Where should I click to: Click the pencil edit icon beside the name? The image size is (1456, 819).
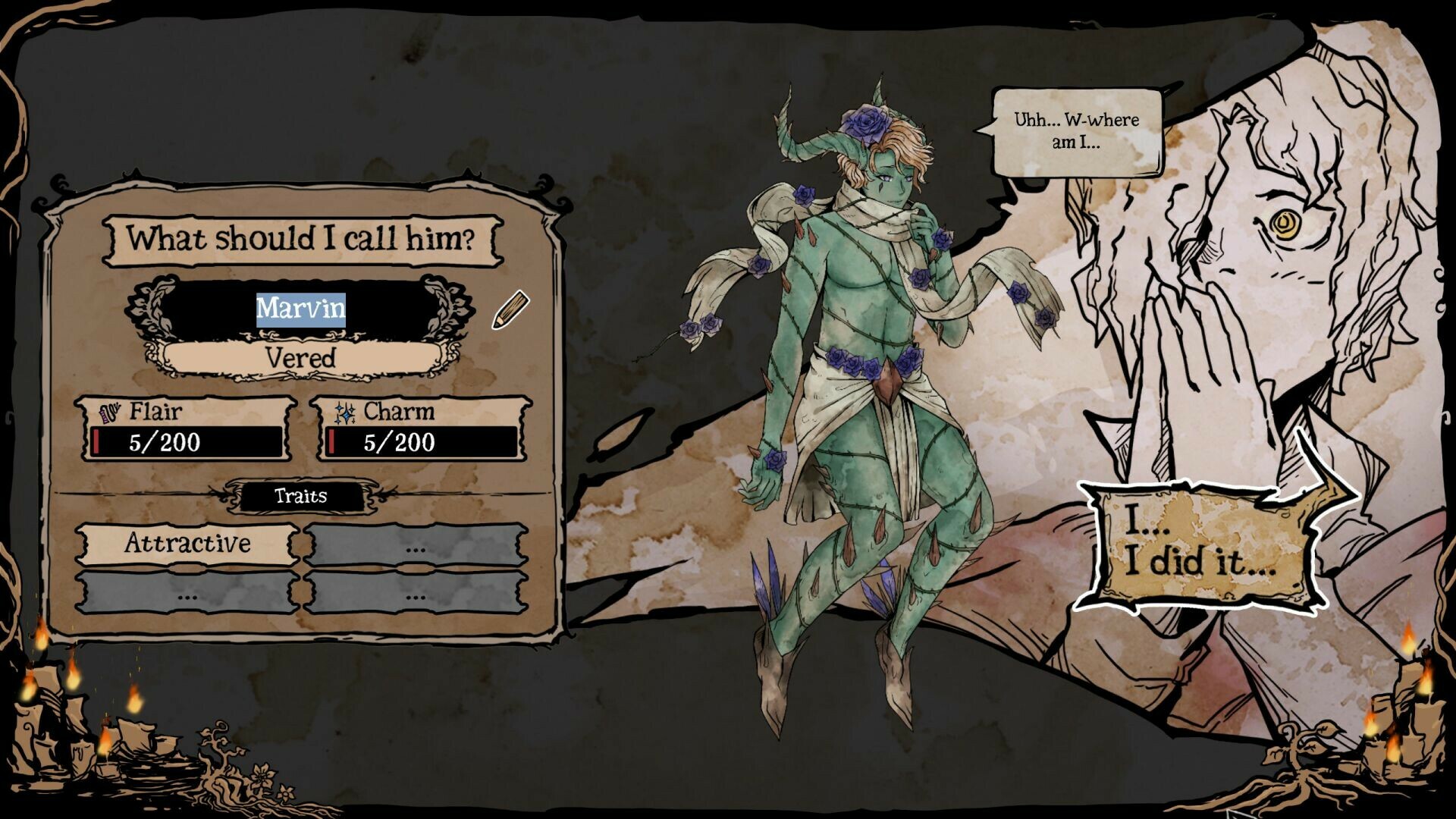[x=510, y=309]
